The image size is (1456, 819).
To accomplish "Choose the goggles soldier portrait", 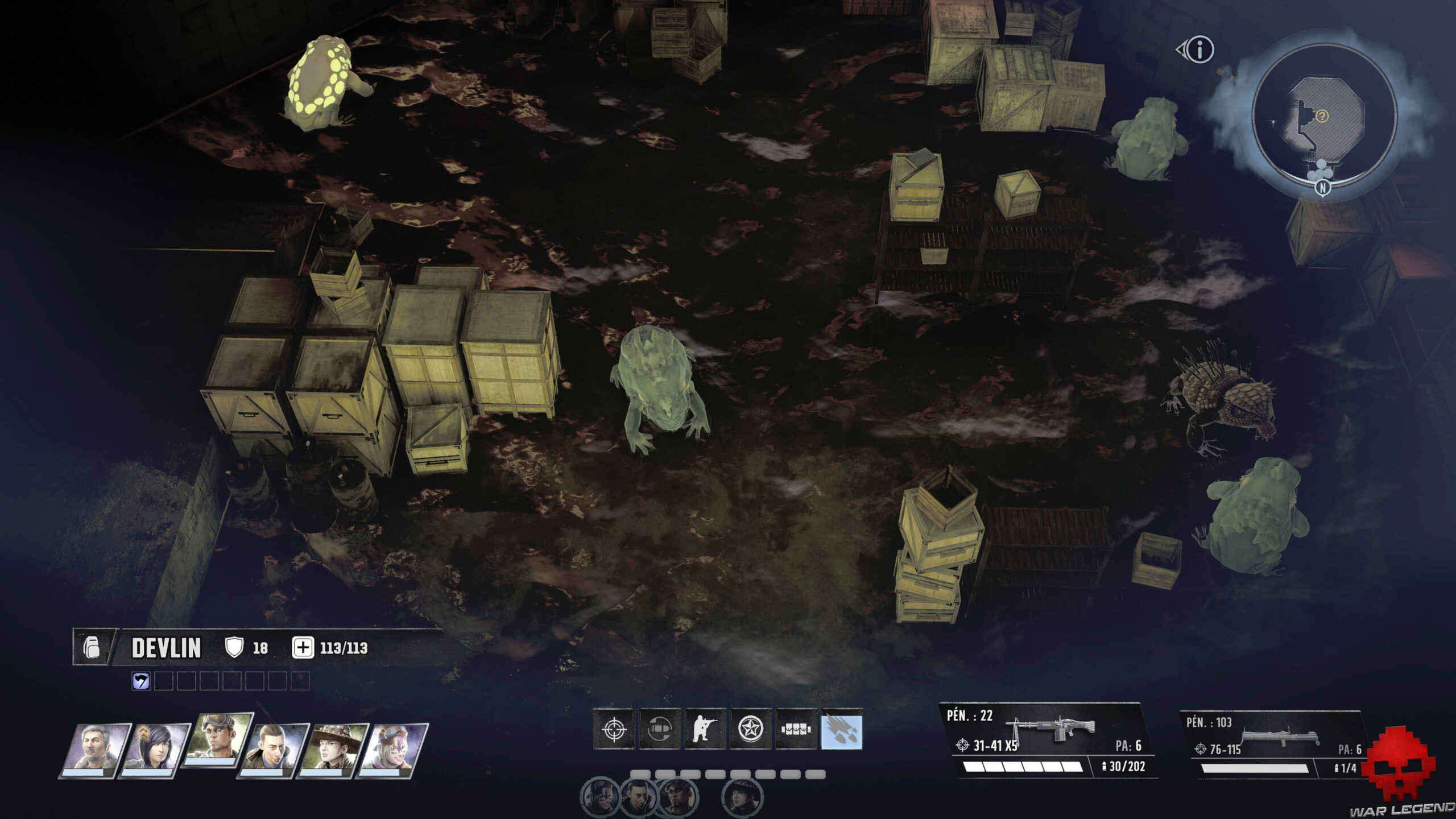I will click(217, 741).
